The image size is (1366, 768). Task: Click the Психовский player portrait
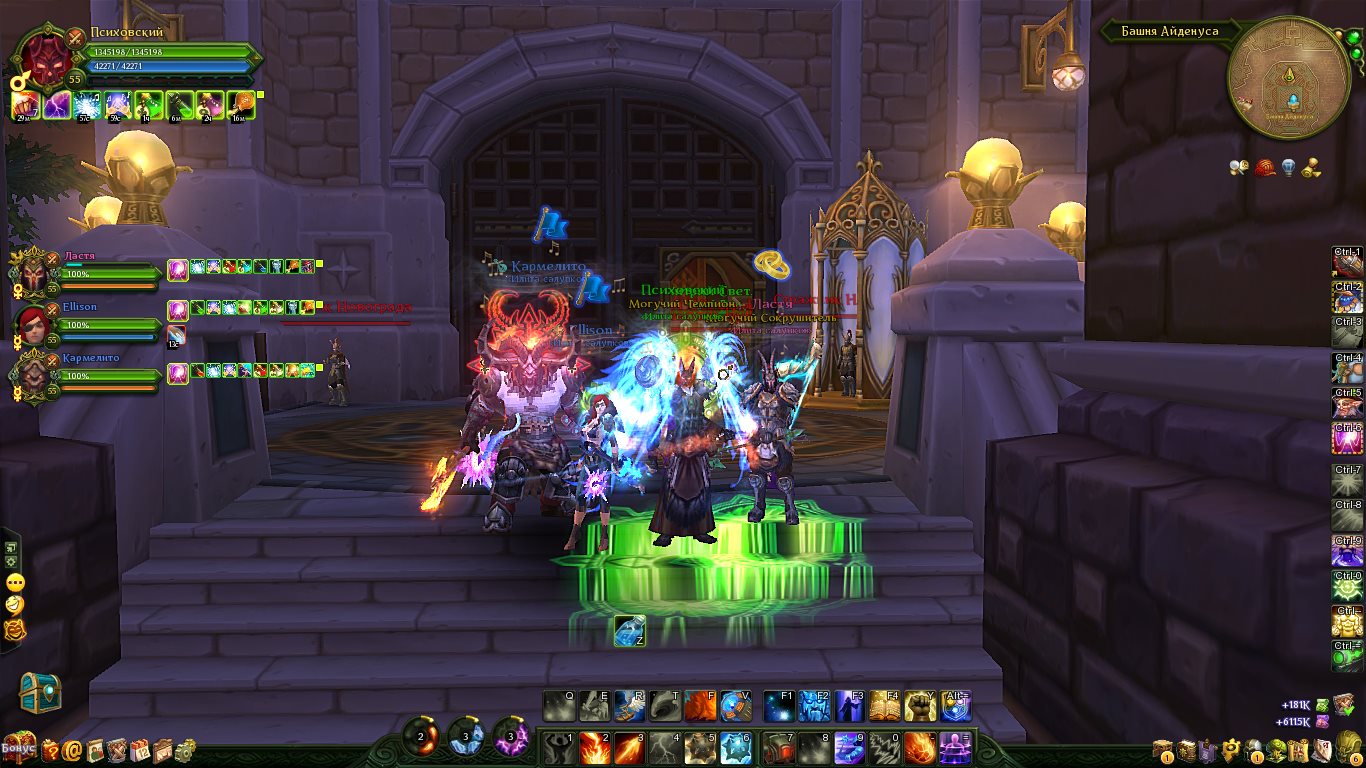coord(41,60)
